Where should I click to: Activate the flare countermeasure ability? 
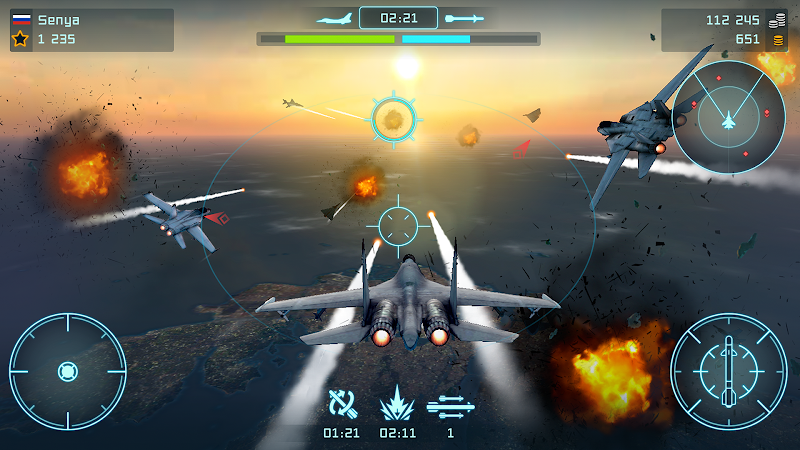coord(342,405)
